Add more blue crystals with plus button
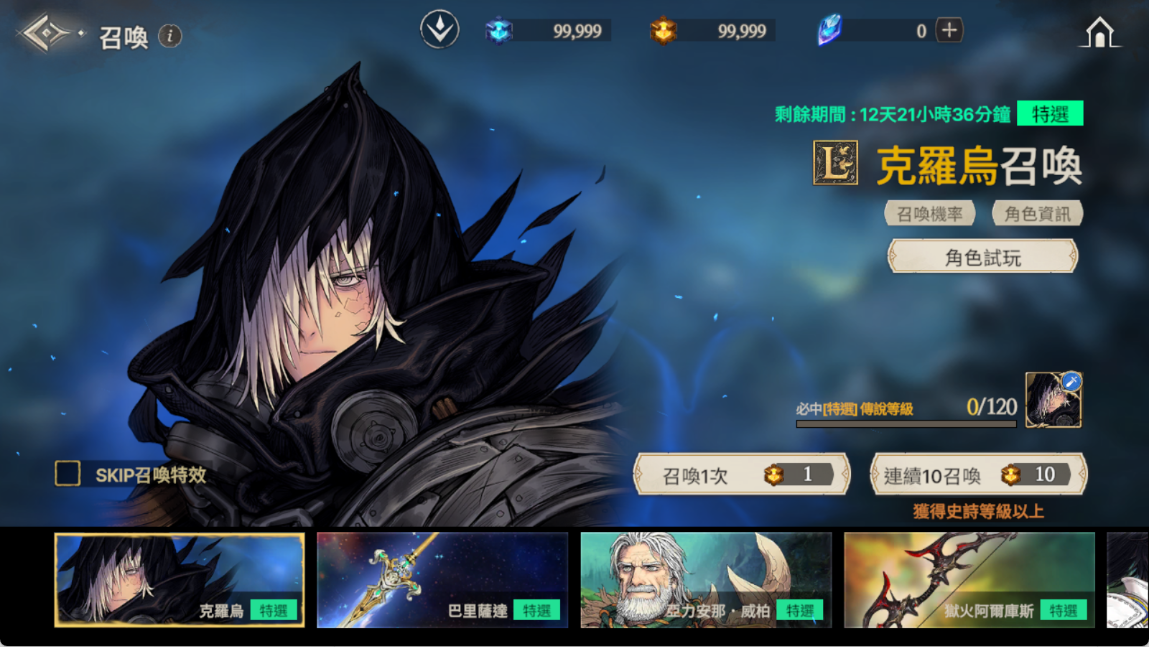 coord(949,30)
